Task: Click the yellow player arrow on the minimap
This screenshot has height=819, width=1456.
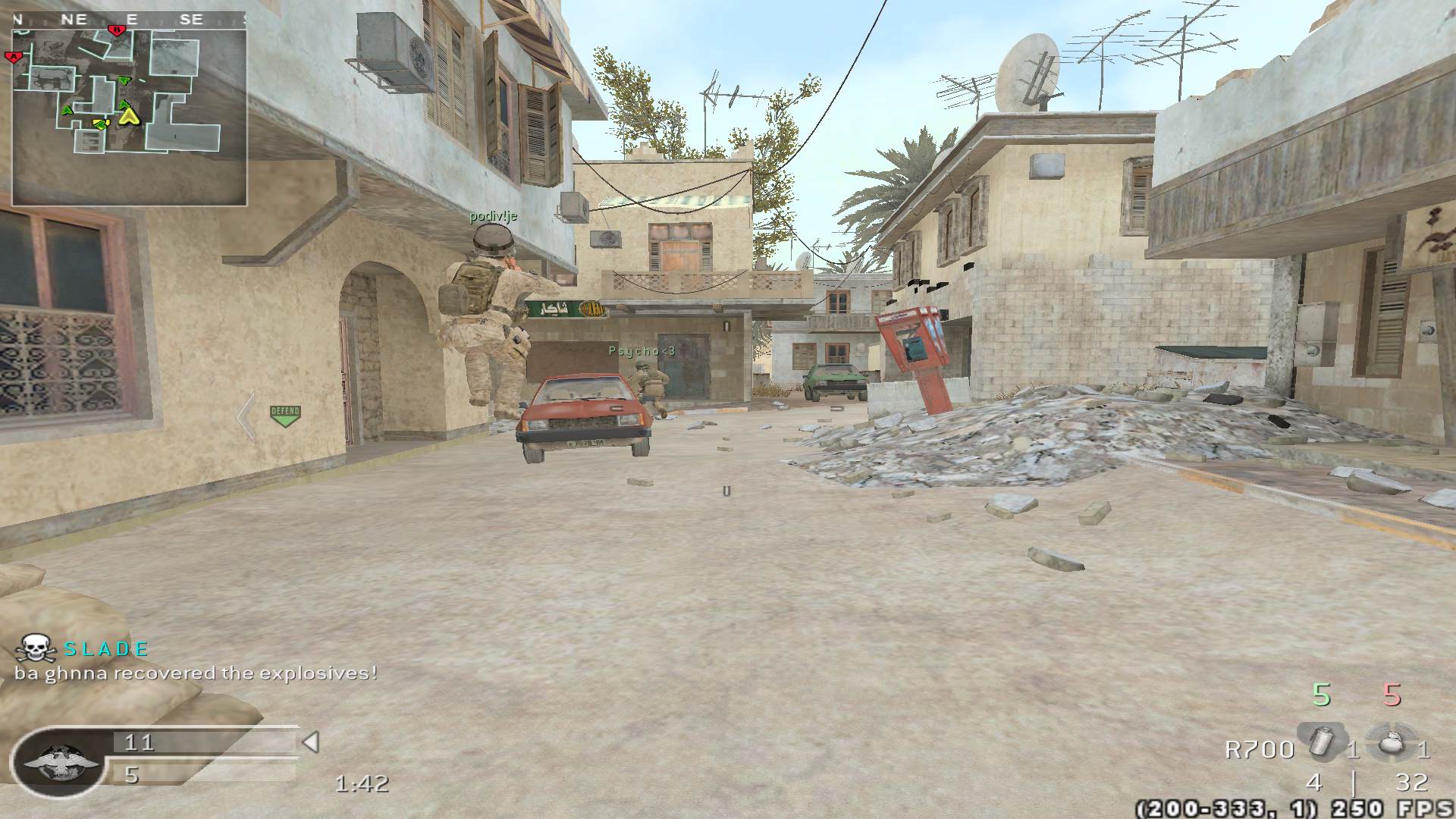Action: 130,115
